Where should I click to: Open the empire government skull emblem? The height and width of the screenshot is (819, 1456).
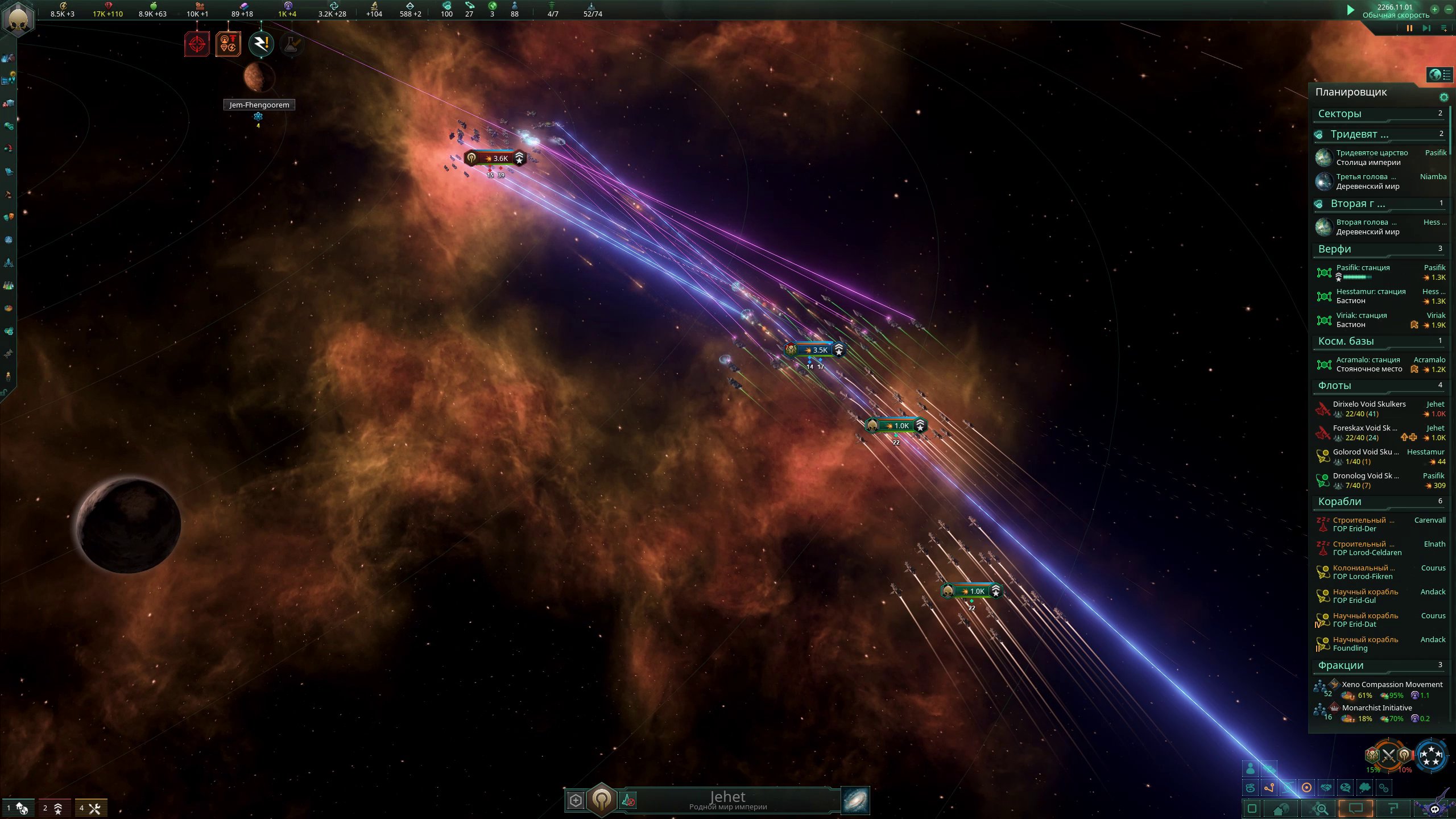18,18
